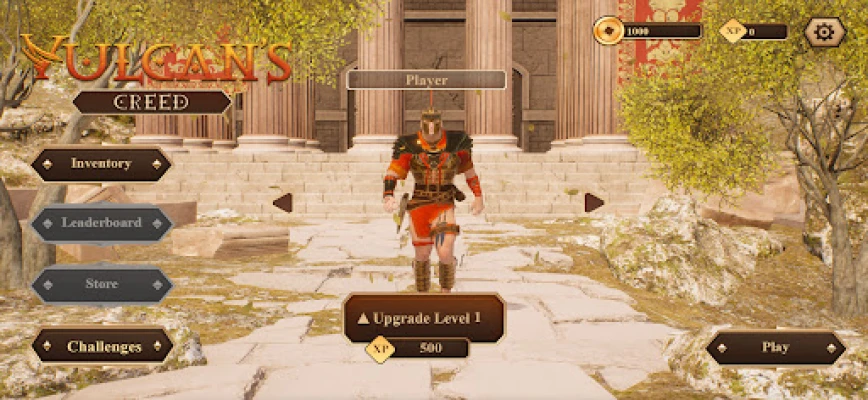Click the Upgrade Level 1 button

tap(424, 318)
